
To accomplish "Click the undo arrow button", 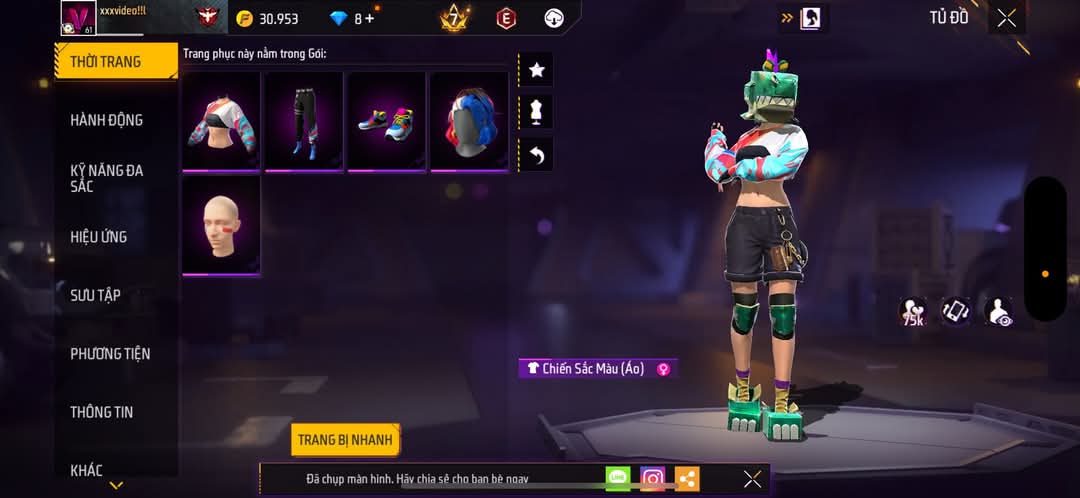I will click(536, 155).
